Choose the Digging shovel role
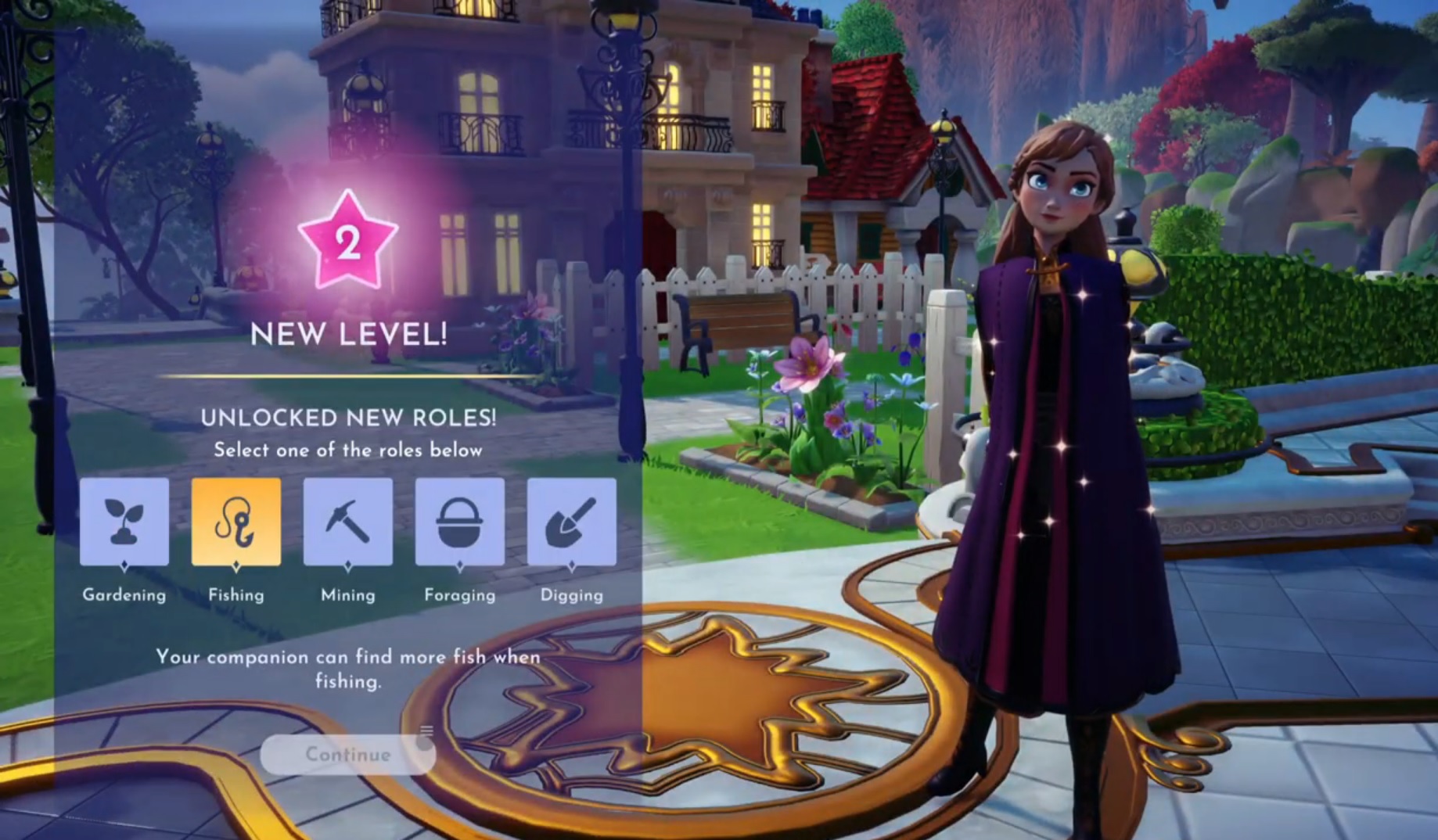The image size is (1438, 840). tap(572, 522)
